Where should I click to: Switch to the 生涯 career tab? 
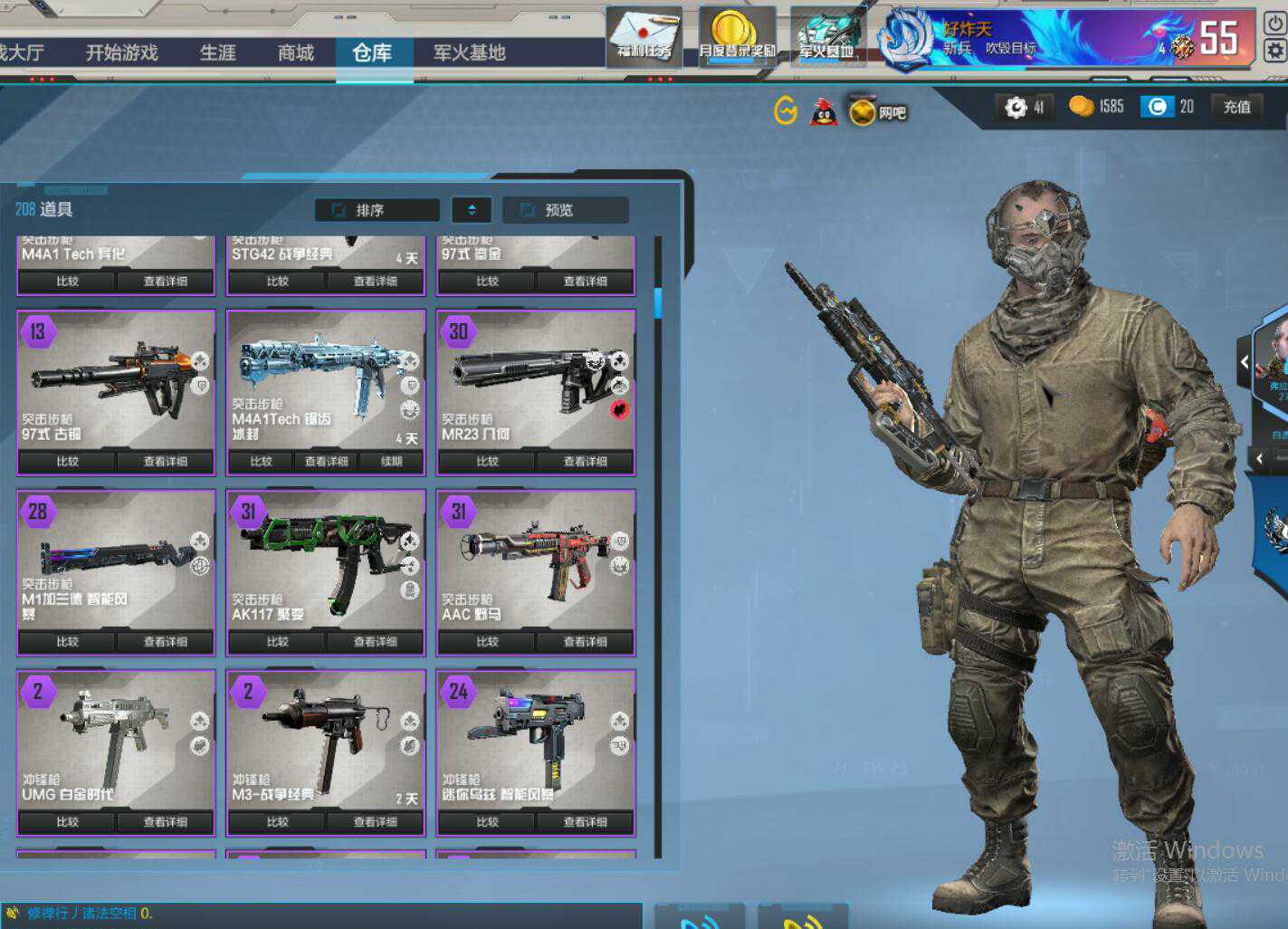tap(217, 53)
